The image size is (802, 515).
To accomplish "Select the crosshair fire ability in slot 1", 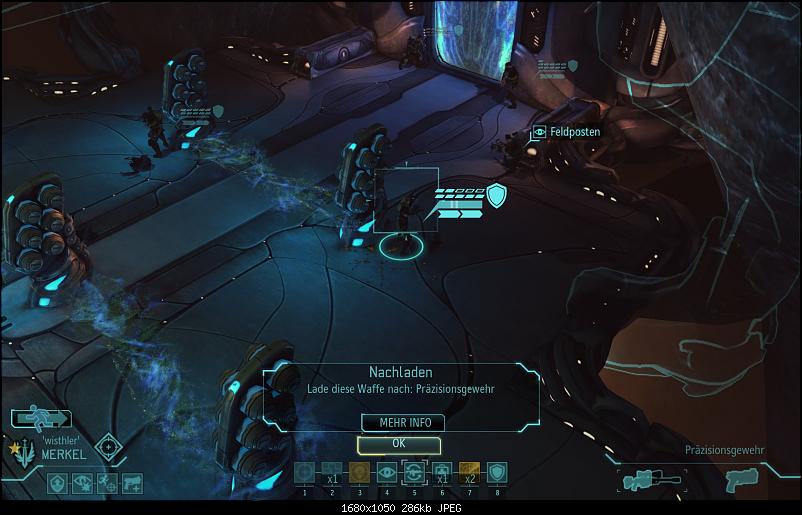I will tap(305, 473).
